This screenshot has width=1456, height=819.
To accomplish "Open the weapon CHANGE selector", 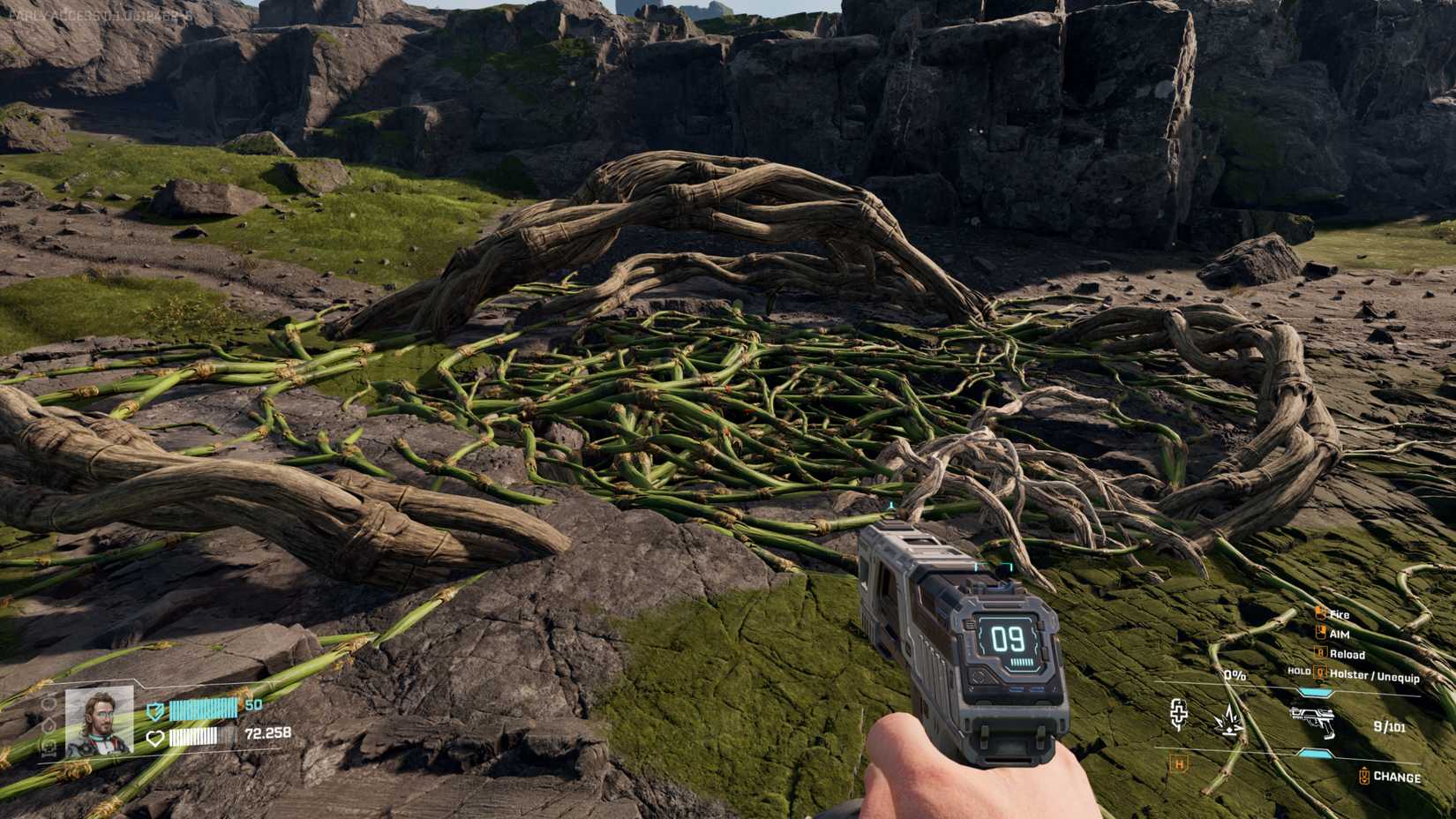I will [1397, 776].
